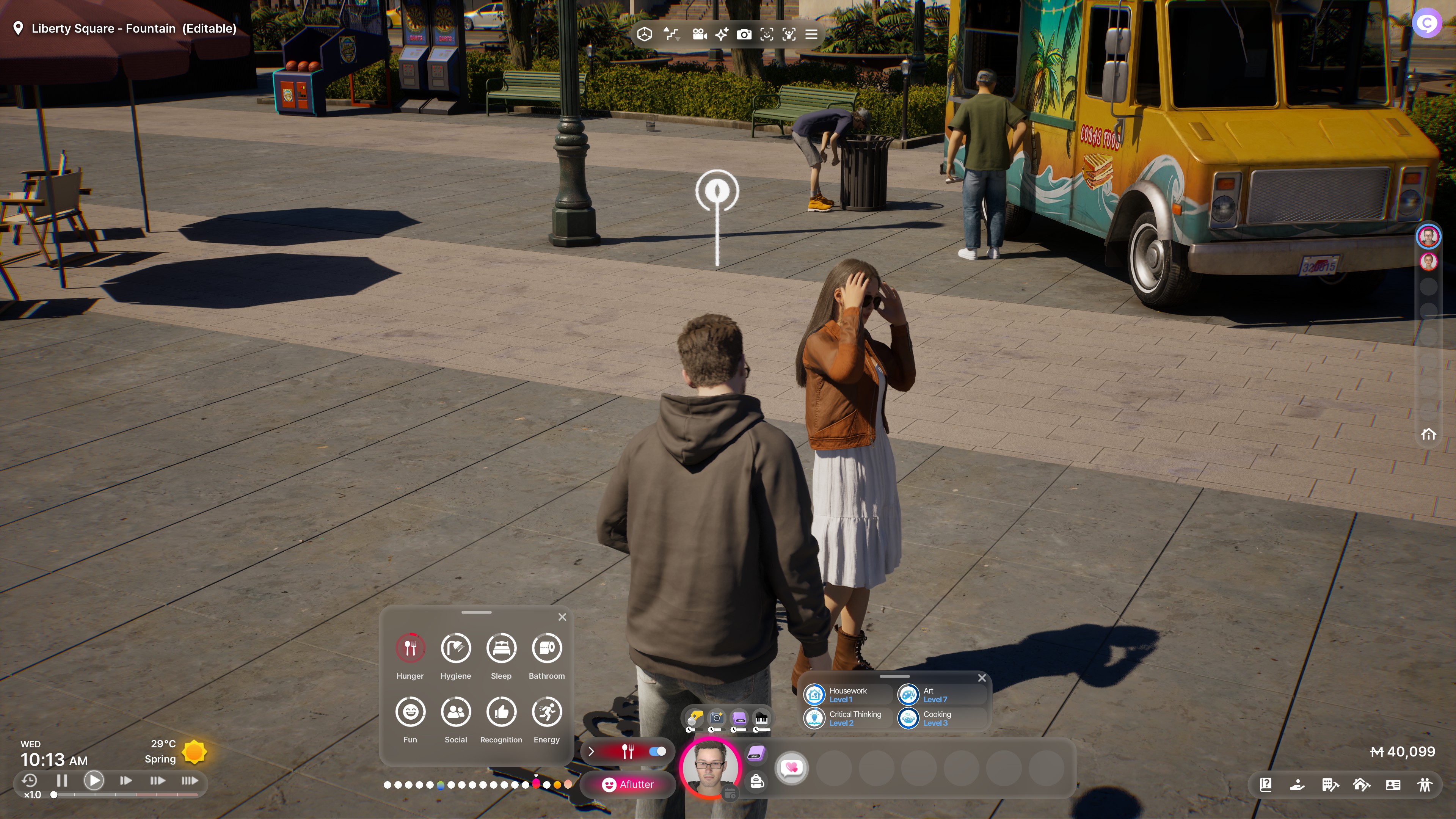
Task: Select the Hunger need icon
Action: coord(410,648)
